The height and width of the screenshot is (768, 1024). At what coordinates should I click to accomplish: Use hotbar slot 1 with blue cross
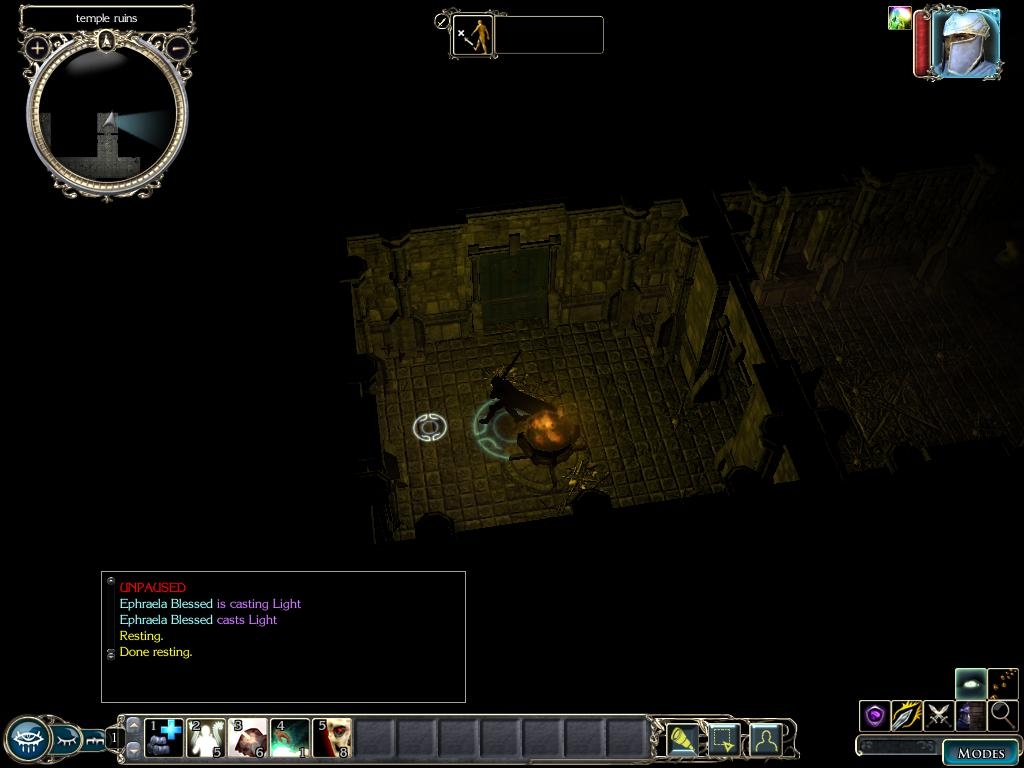164,738
